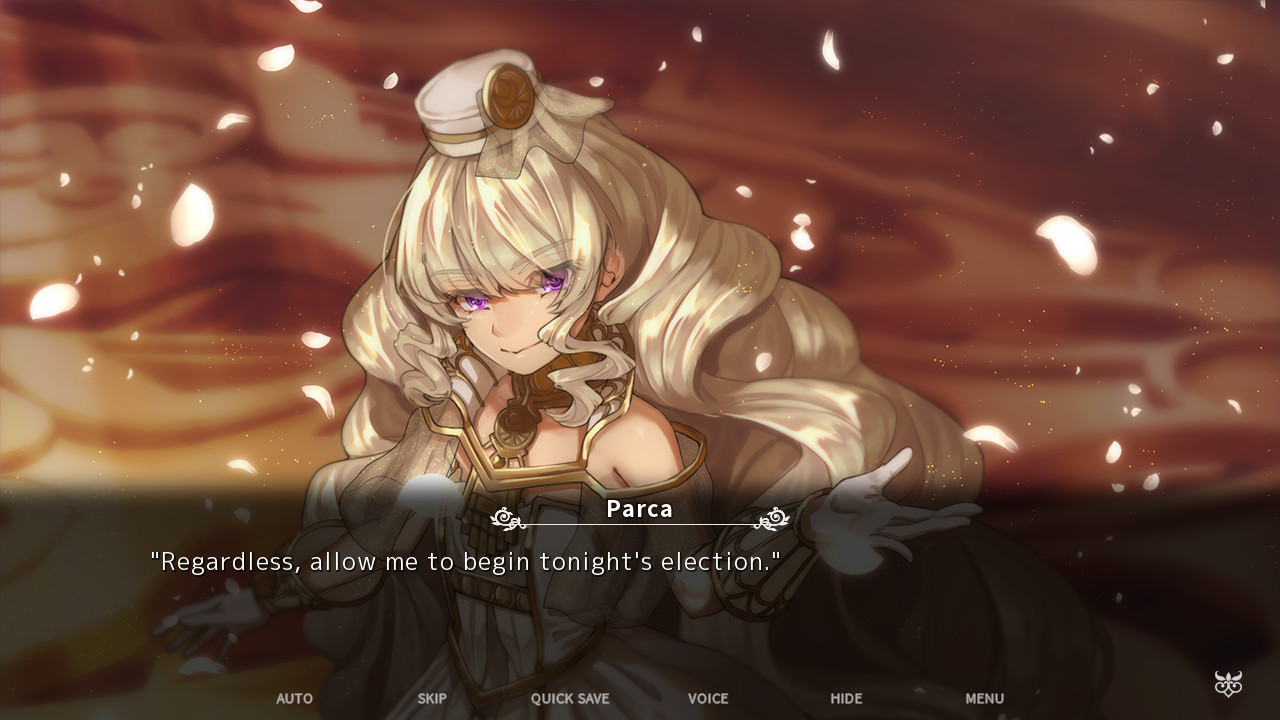Image resolution: width=1280 pixels, height=720 pixels.
Task: Replay the VOICE audio line
Action: (708, 699)
